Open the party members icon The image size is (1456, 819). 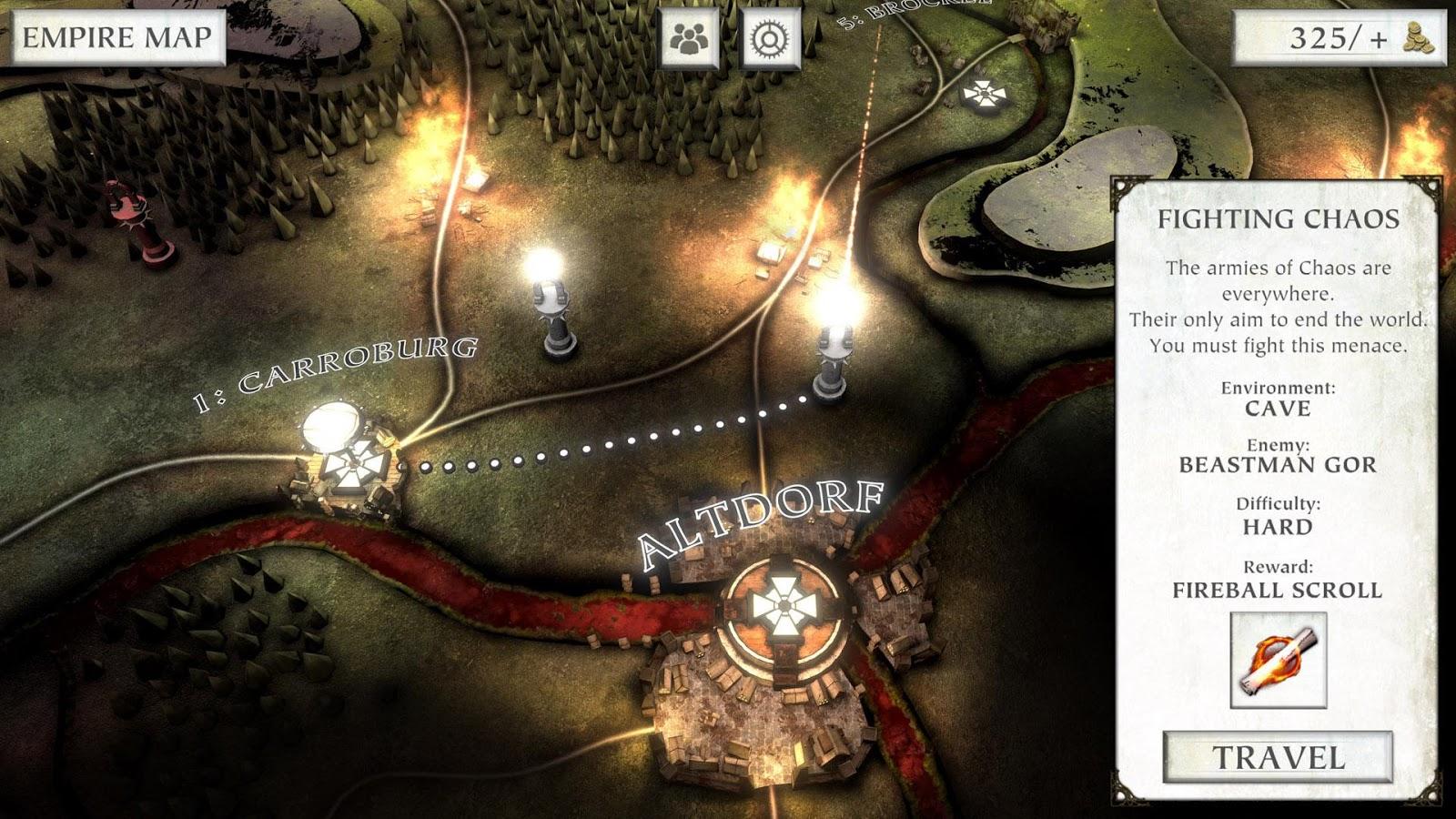click(x=689, y=38)
